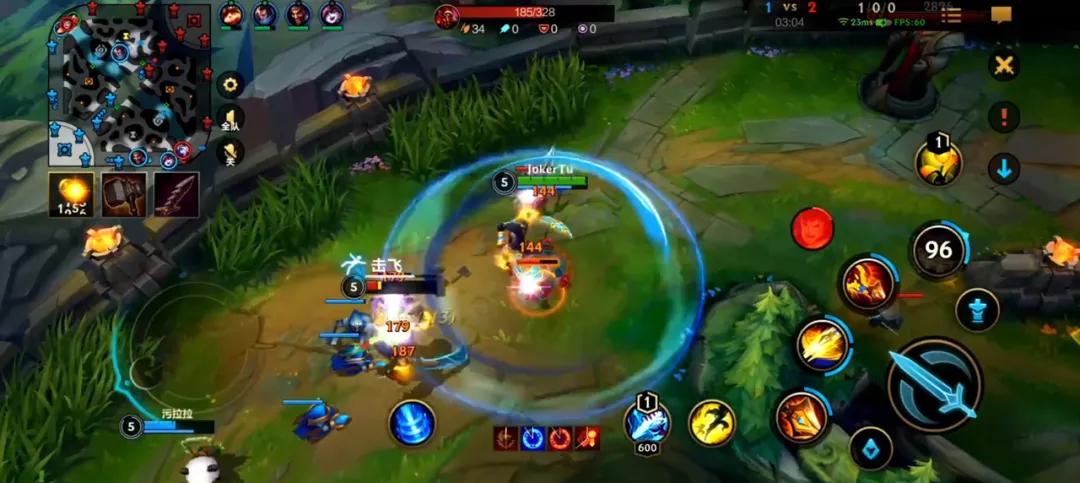Select the fireball item slot
Screen dimensions: 1080x483
72,194
